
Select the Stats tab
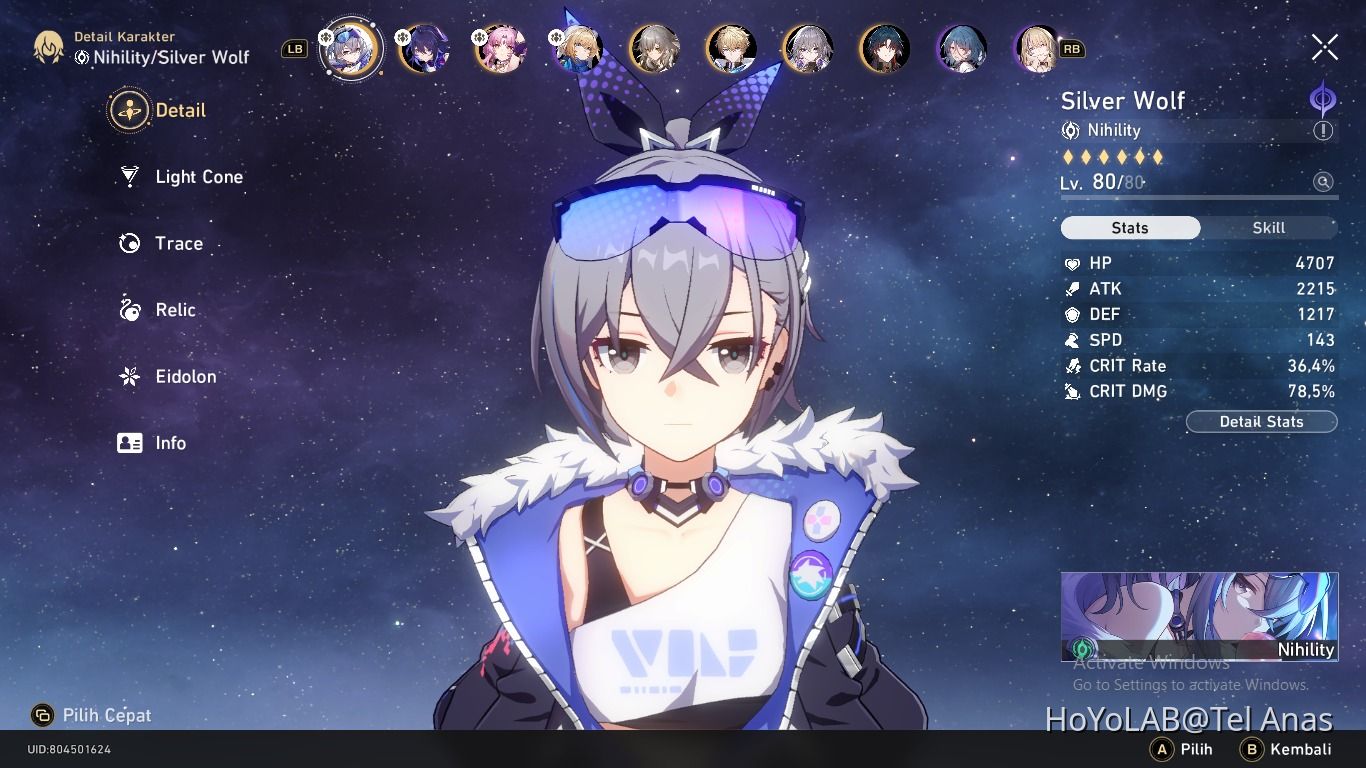1130,227
